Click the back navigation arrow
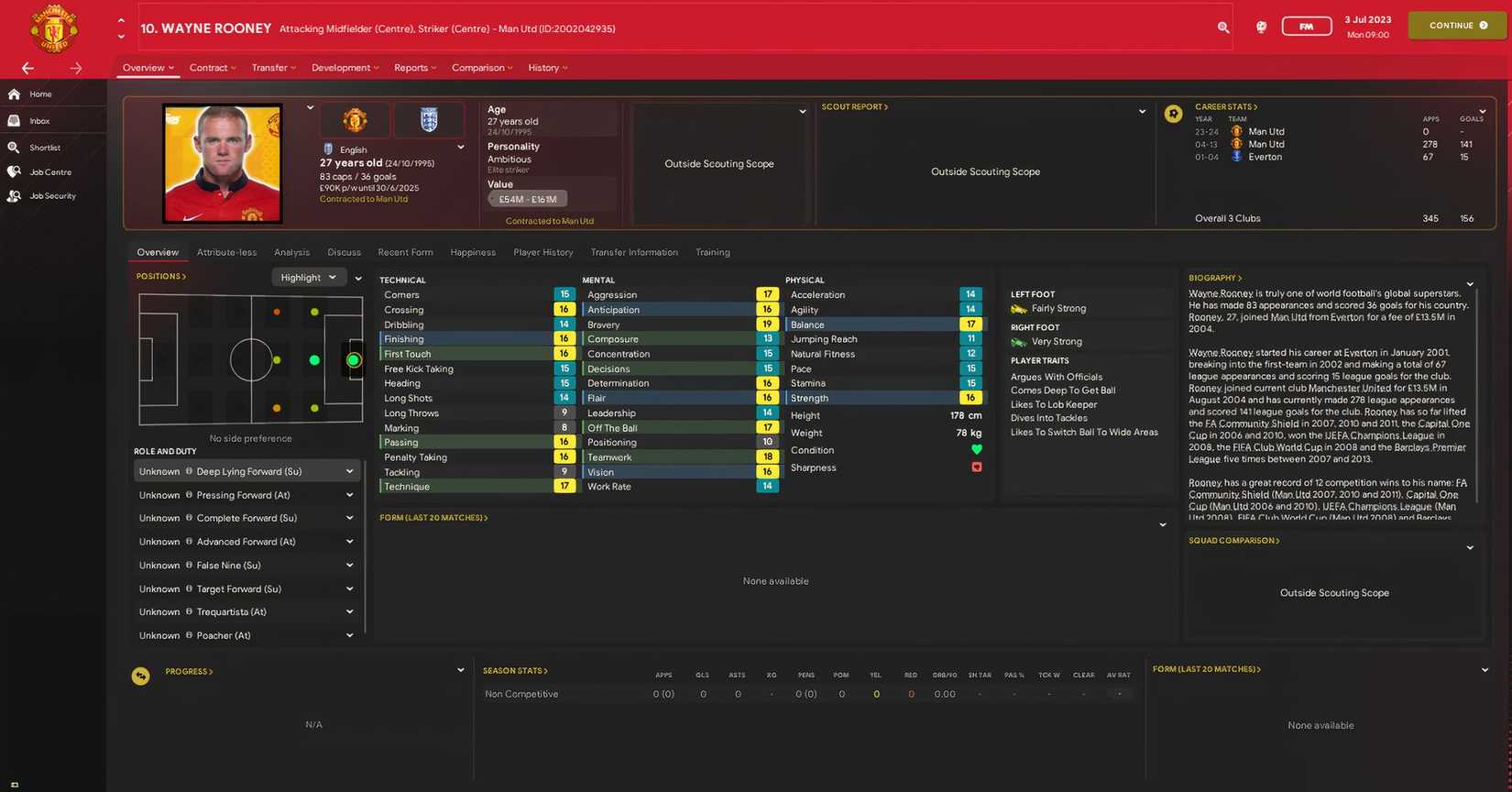1512x792 pixels. click(27, 68)
